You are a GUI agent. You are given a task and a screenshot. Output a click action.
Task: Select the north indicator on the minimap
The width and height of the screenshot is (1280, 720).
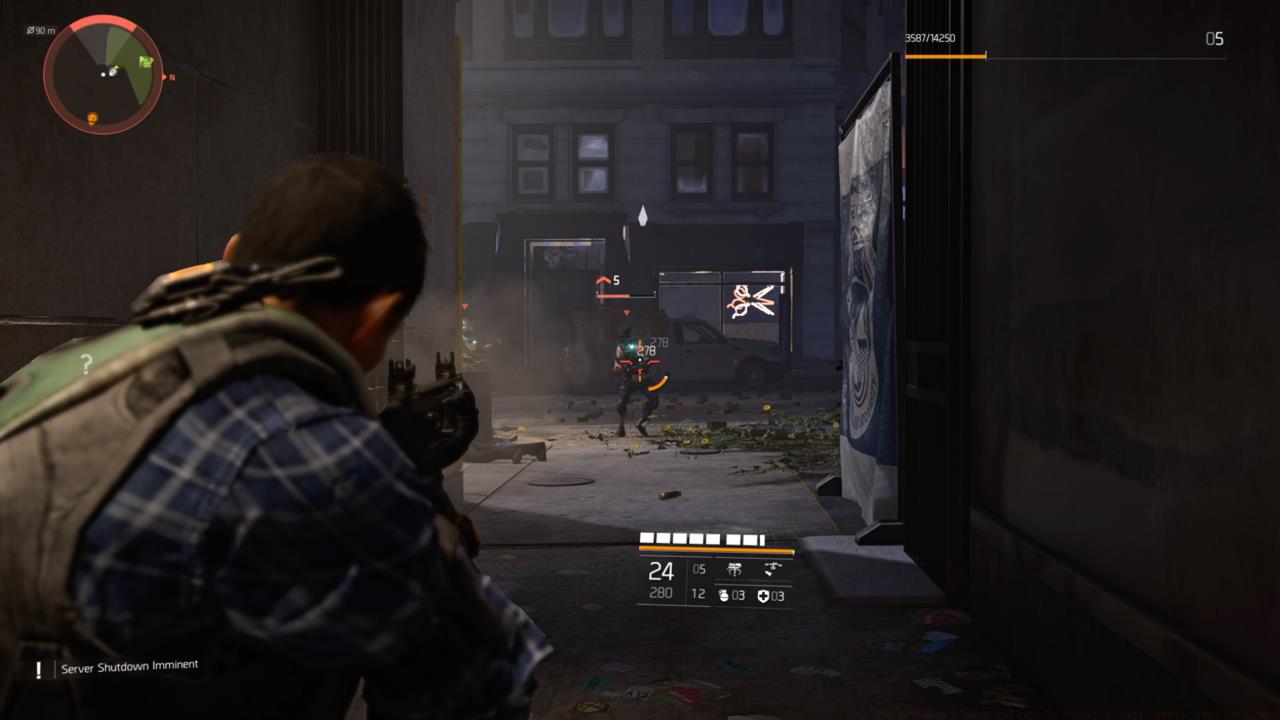171,76
